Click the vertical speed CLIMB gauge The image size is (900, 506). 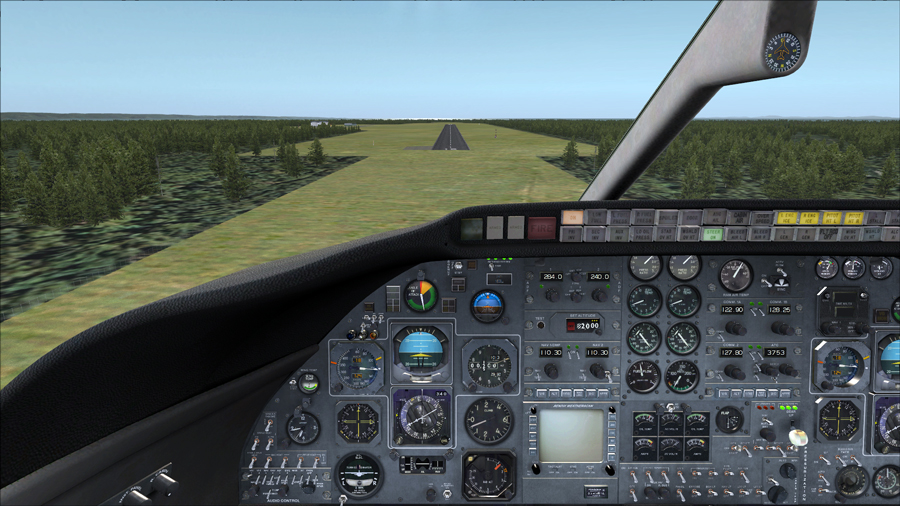pyautogui.click(x=489, y=419)
